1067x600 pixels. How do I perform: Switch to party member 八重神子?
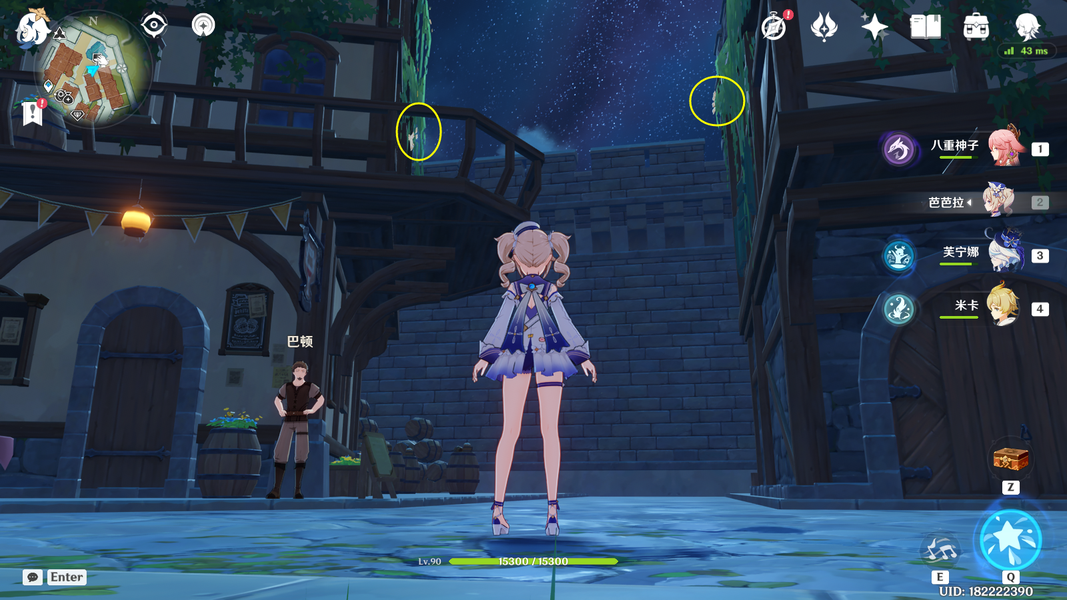click(1005, 148)
